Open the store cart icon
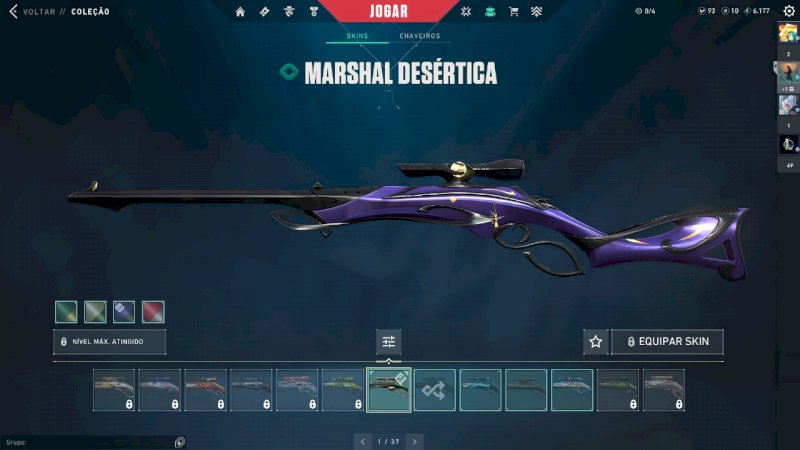Image resolution: width=800 pixels, height=450 pixels. [514, 12]
